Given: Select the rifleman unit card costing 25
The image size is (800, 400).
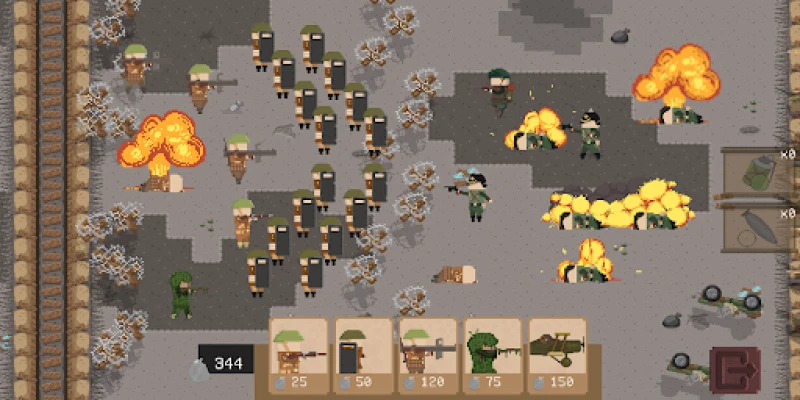Looking at the screenshot, I should pos(300,354).
